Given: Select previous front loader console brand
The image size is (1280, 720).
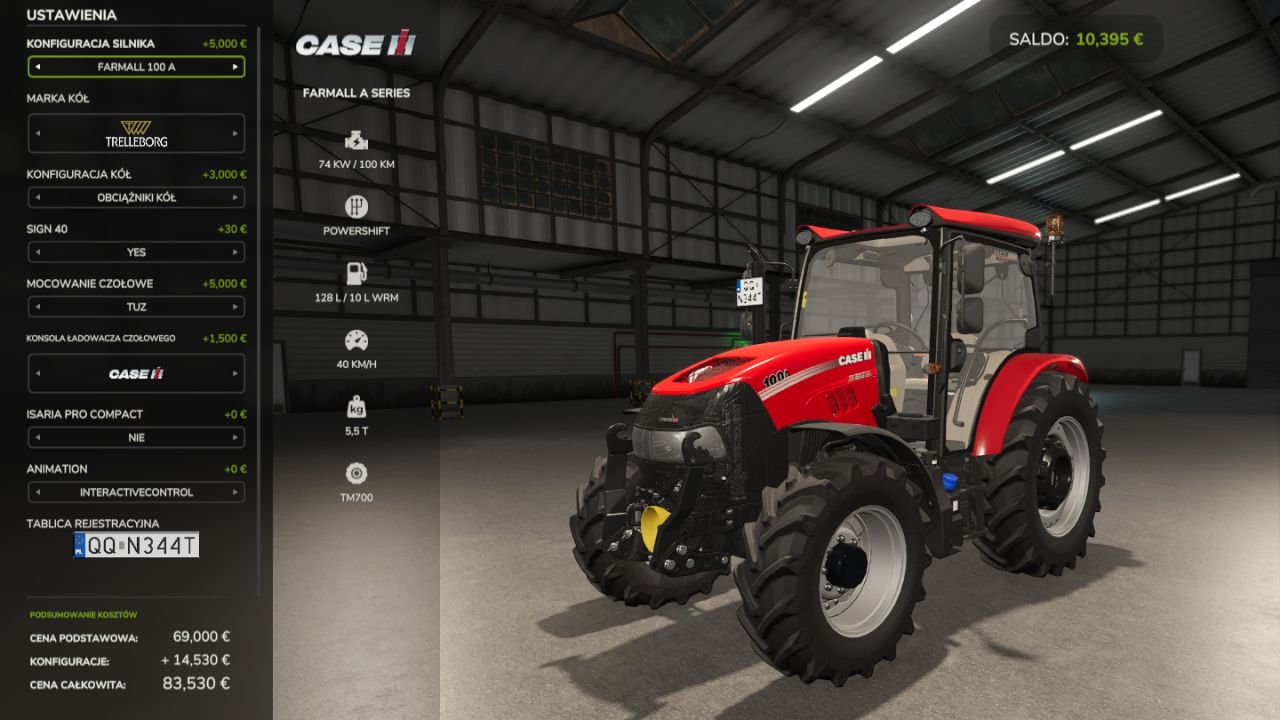Looking at the screenshot, I should tap(38, 374).
